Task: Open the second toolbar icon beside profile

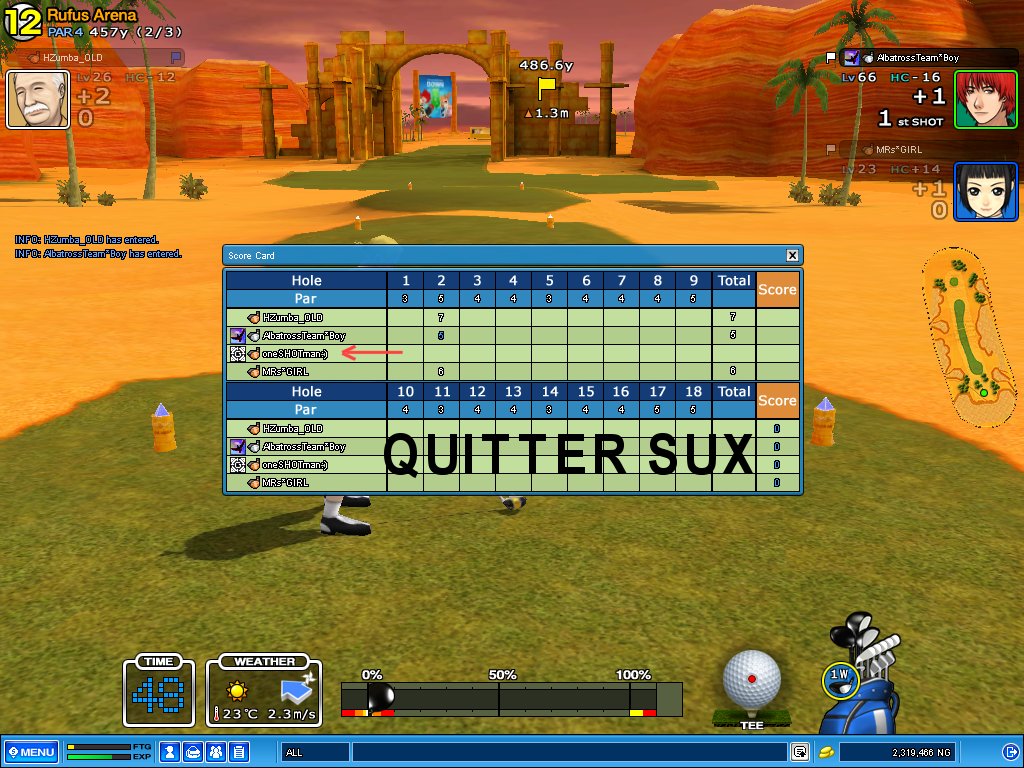Action: (x=193, y=752)
